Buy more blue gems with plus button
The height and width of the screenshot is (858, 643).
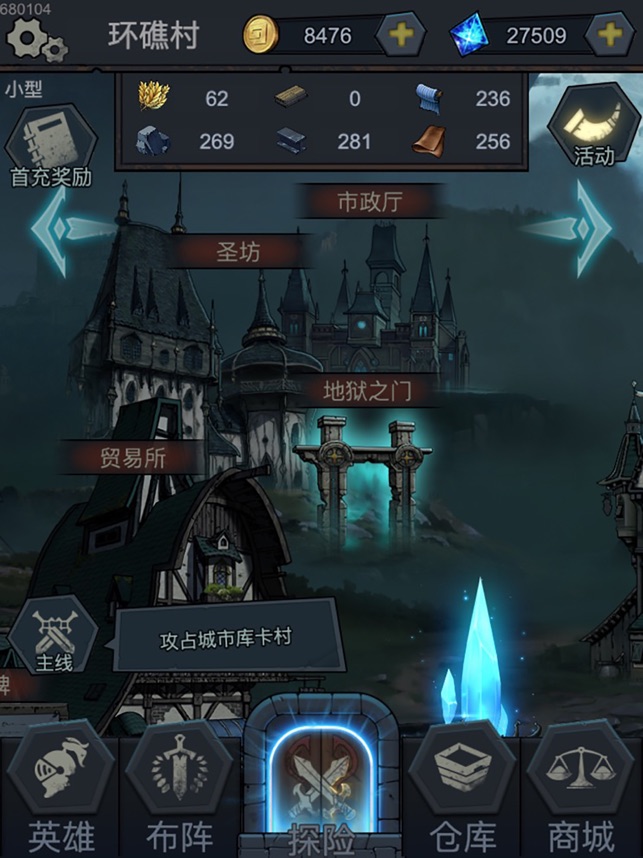click(609, 35)
